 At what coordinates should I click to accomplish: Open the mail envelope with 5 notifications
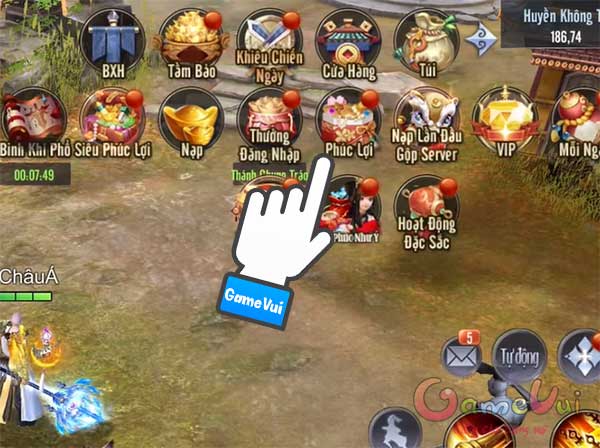tap(463, 353)
